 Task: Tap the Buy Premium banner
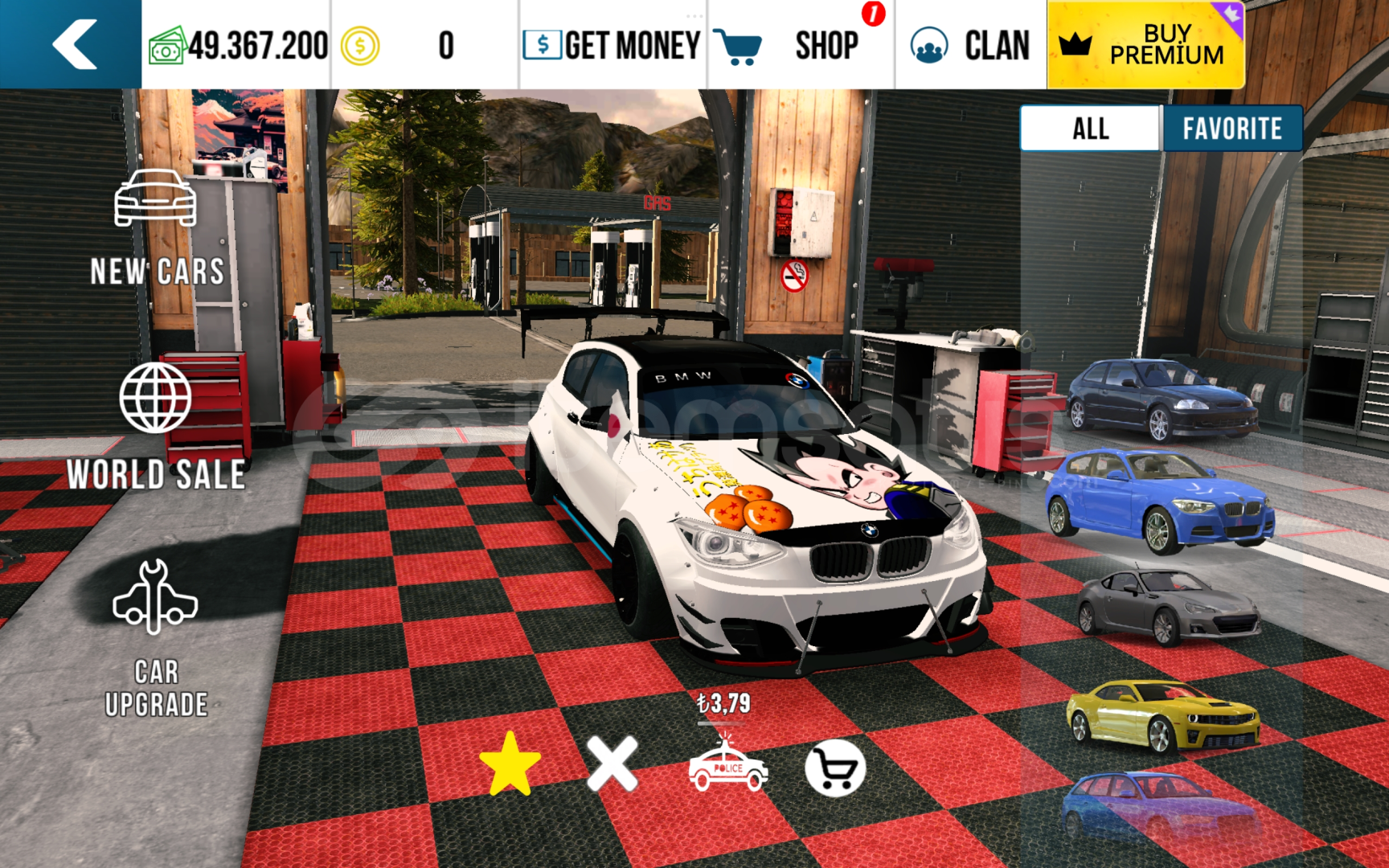coord(1145,45)
